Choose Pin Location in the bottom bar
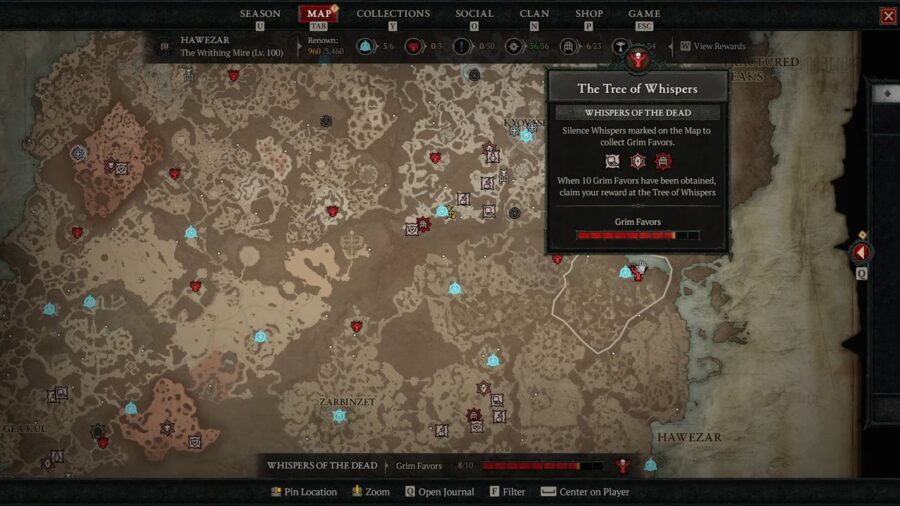The width and height of the screenshot is (900, 506). tap(304, 492)
